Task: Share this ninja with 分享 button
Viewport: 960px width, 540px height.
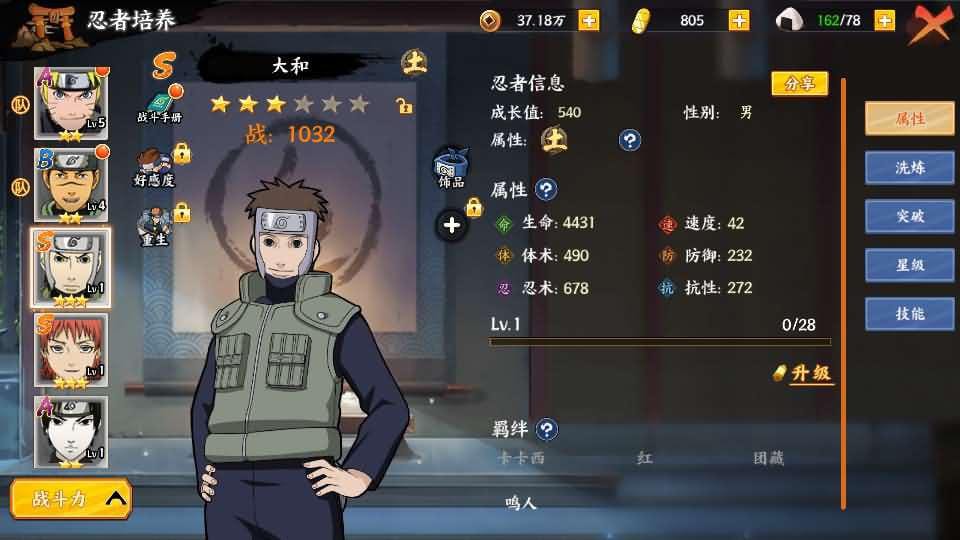Action: 799,84
